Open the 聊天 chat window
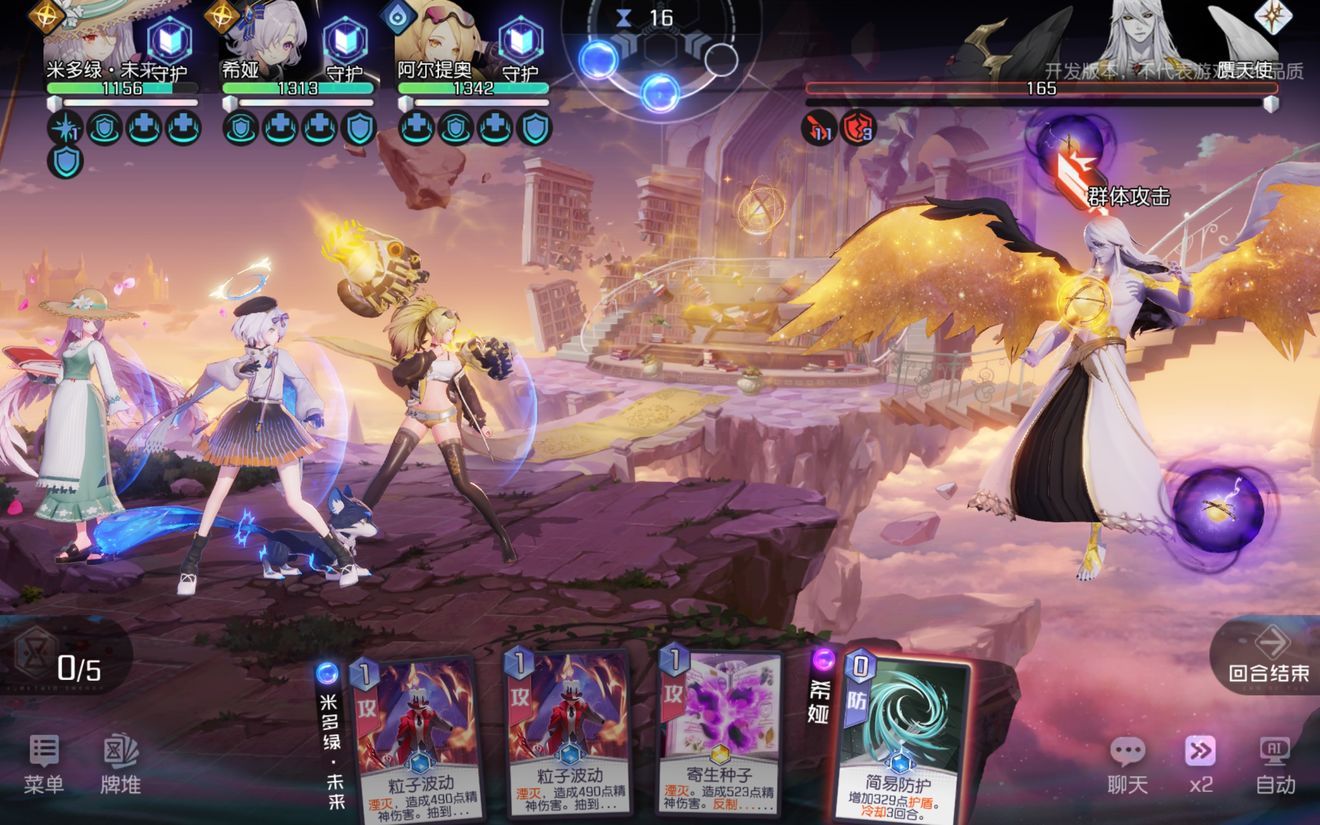 (1127, 765)
